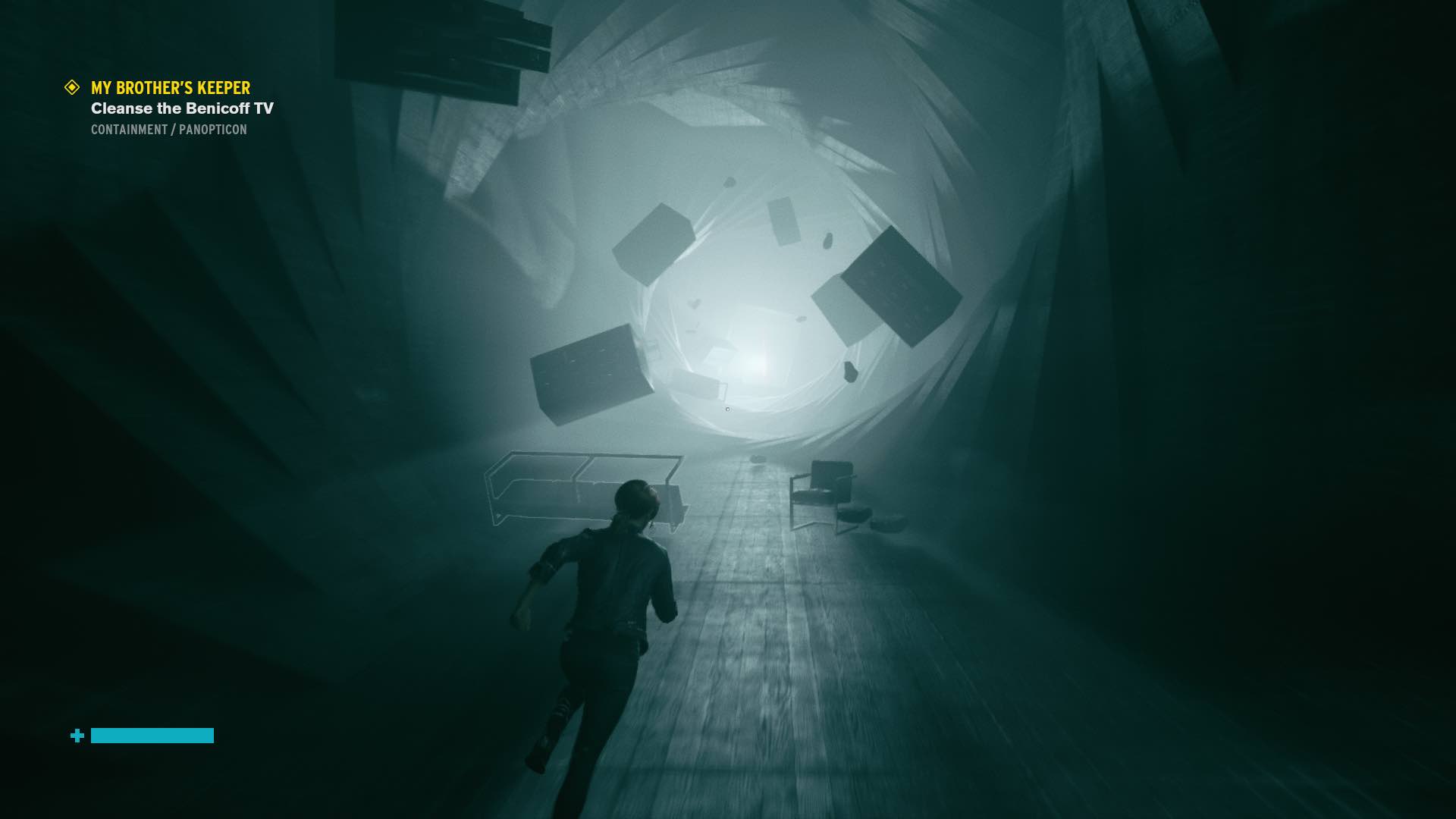This screenshot has height=819, width=1456.
Task: Expand the CONTAINMENT / PANOPTICON location label
Action: click(x=168, y=130)
